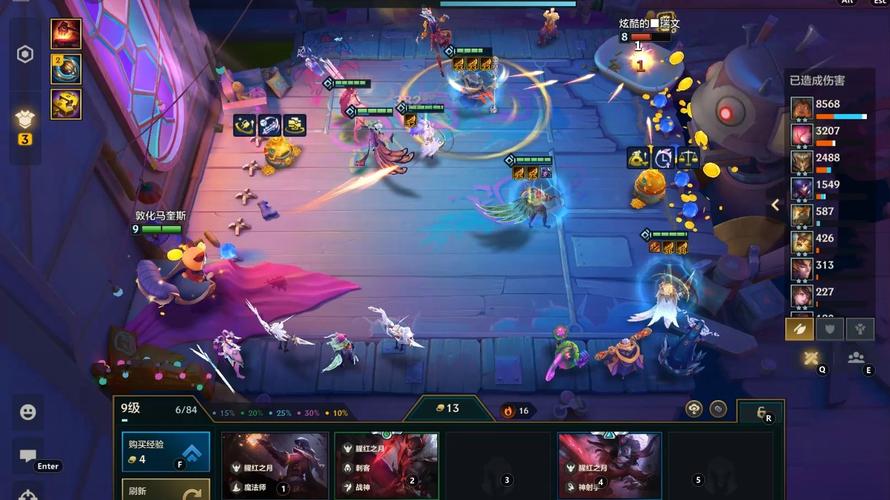Image resolution: width=890 pixels, height=500 pixels.
Task: Open the hexagon traits panel icon
Action: (26, 54)
